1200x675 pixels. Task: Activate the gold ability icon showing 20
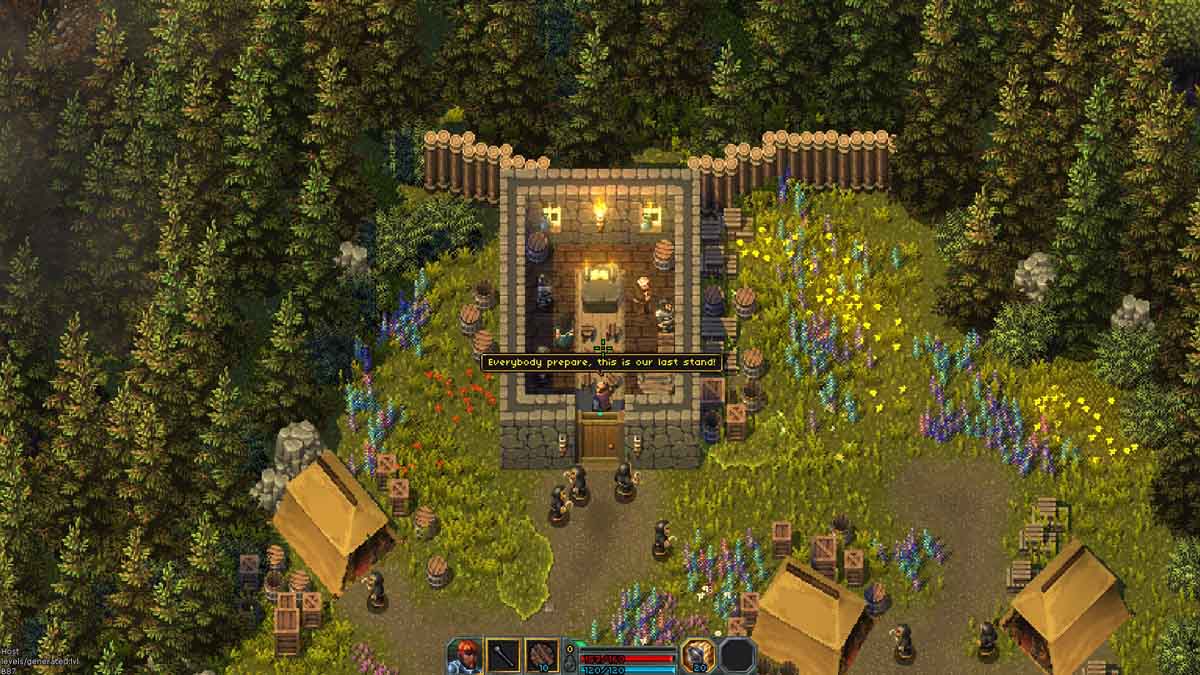[x=697, y=655]
